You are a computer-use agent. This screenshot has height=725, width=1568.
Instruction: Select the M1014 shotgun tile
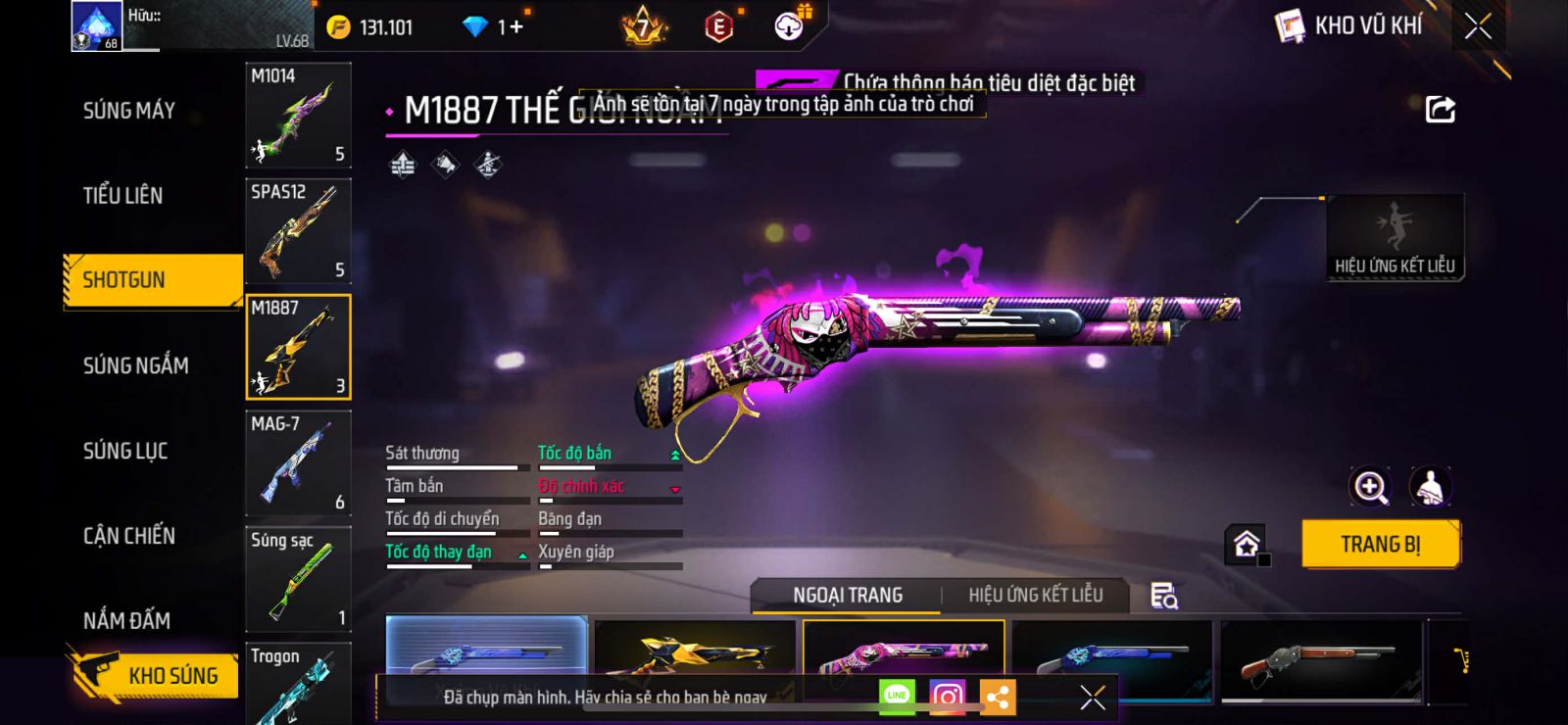click(298, 116)
